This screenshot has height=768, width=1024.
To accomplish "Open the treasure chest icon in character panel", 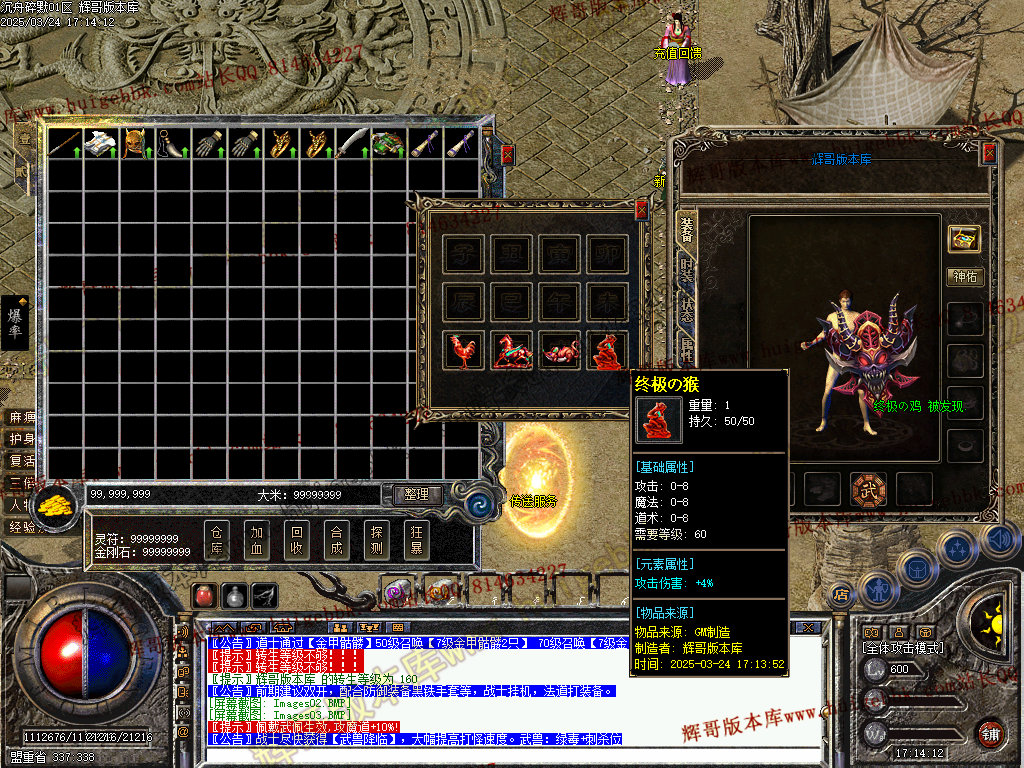I will [964, 238].
